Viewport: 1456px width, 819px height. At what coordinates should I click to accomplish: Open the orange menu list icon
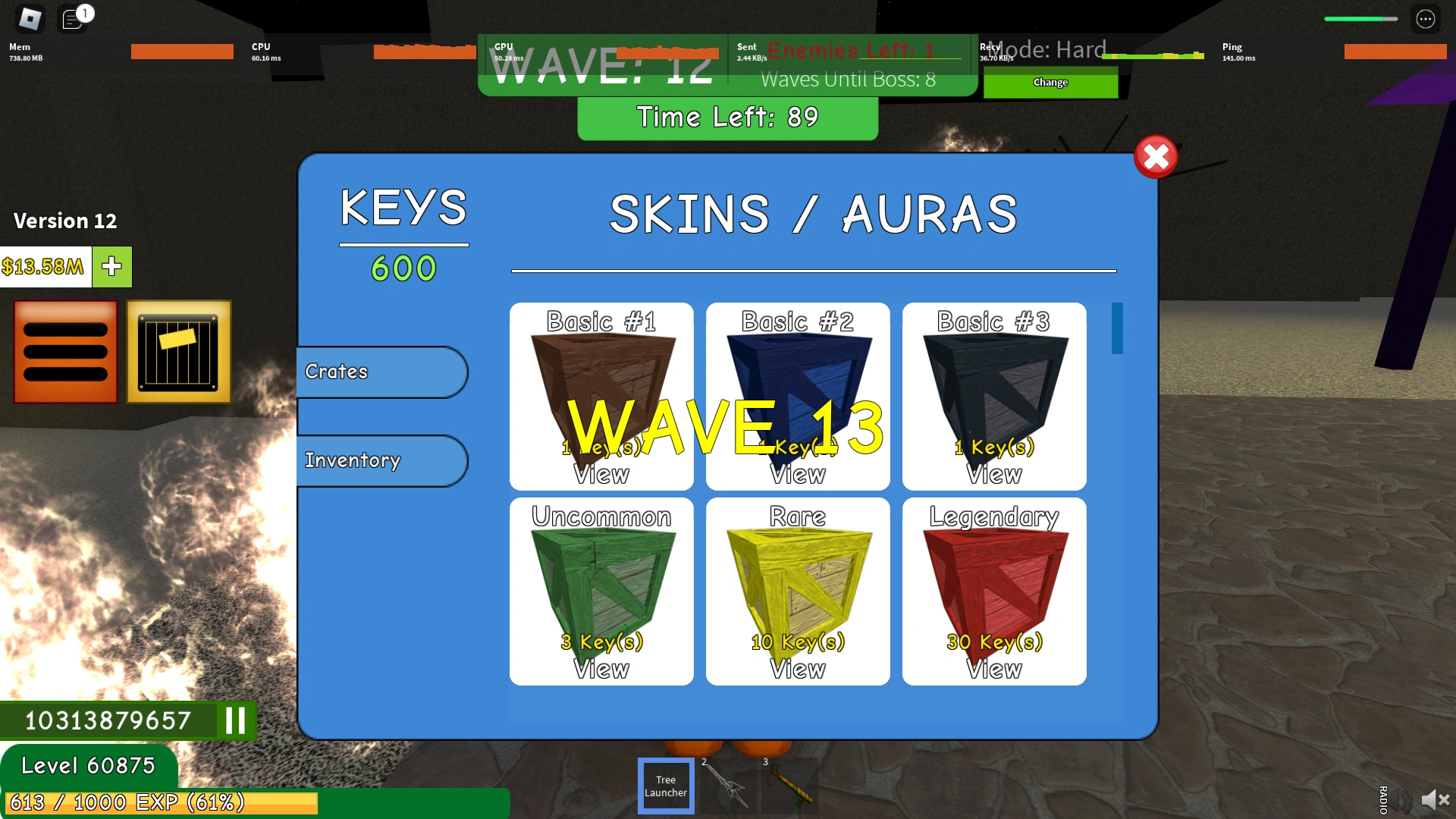pyautogui.click(x=64, y=352)
